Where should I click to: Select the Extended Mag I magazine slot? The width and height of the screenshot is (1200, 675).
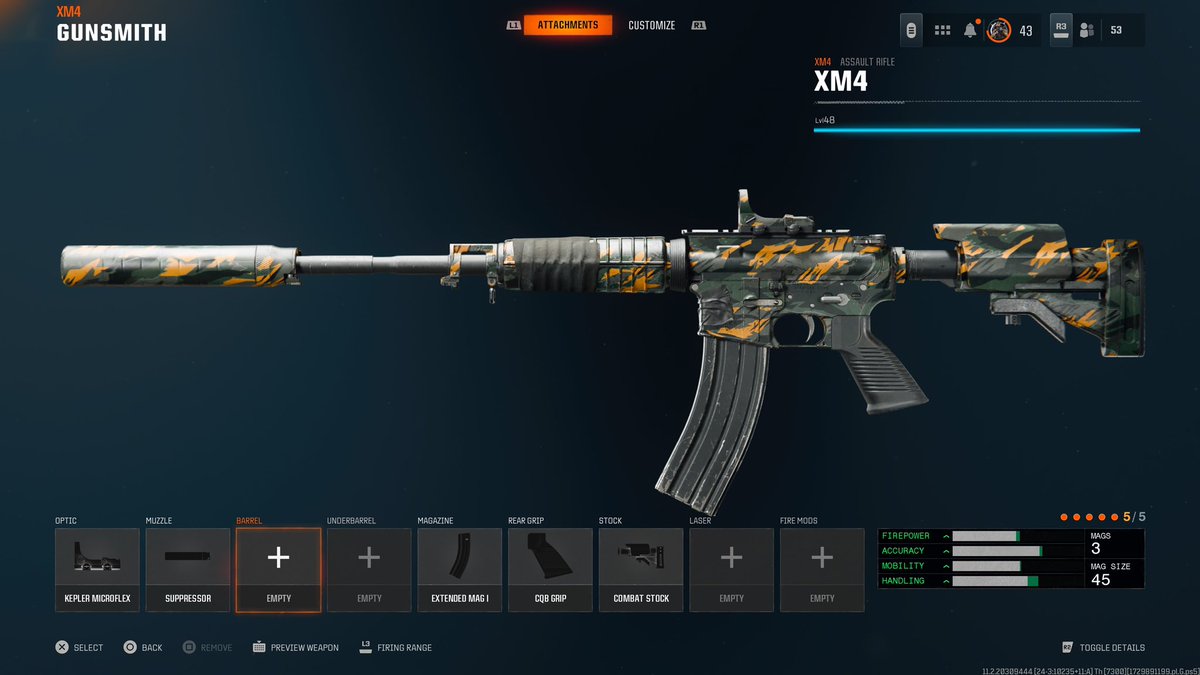460,569
